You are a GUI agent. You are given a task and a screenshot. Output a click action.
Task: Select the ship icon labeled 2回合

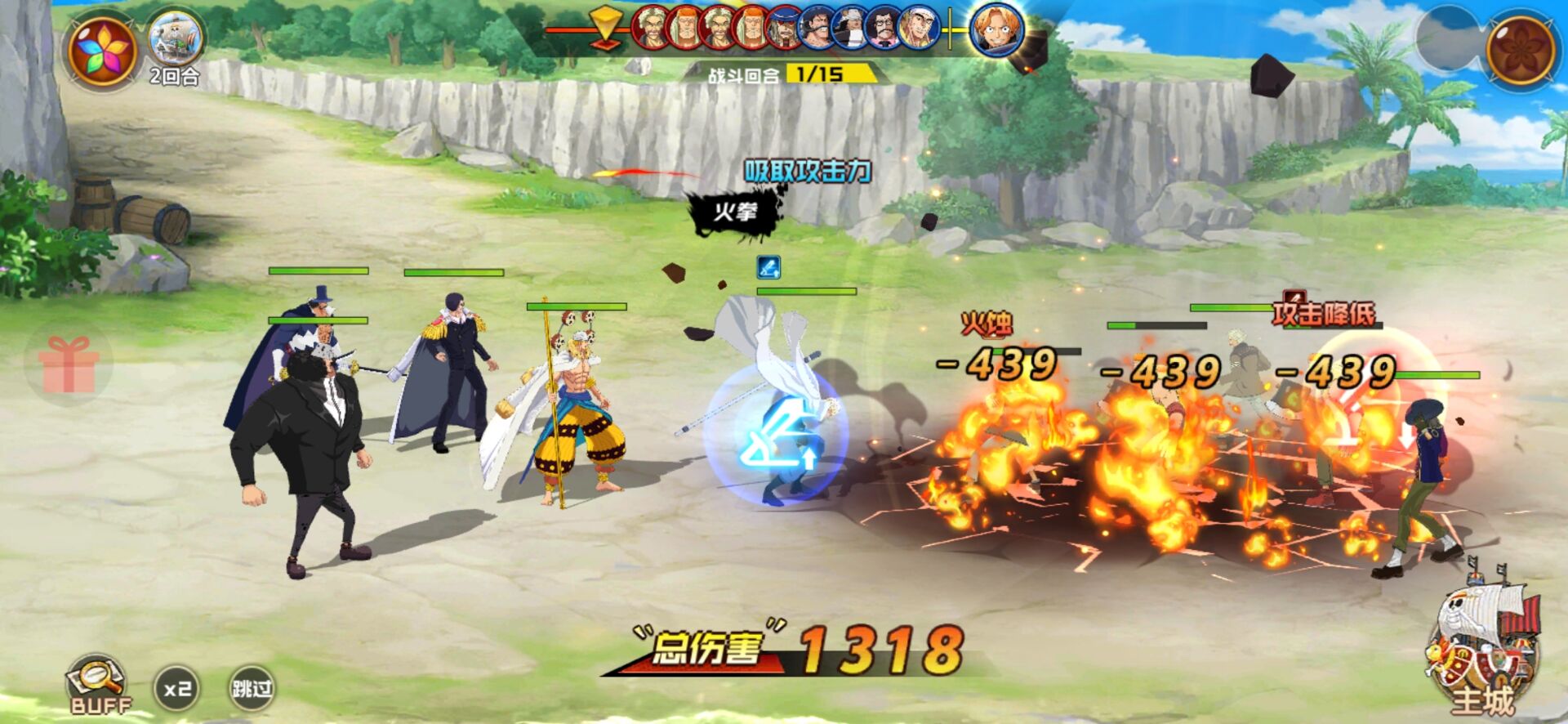(x=176, y=39)
